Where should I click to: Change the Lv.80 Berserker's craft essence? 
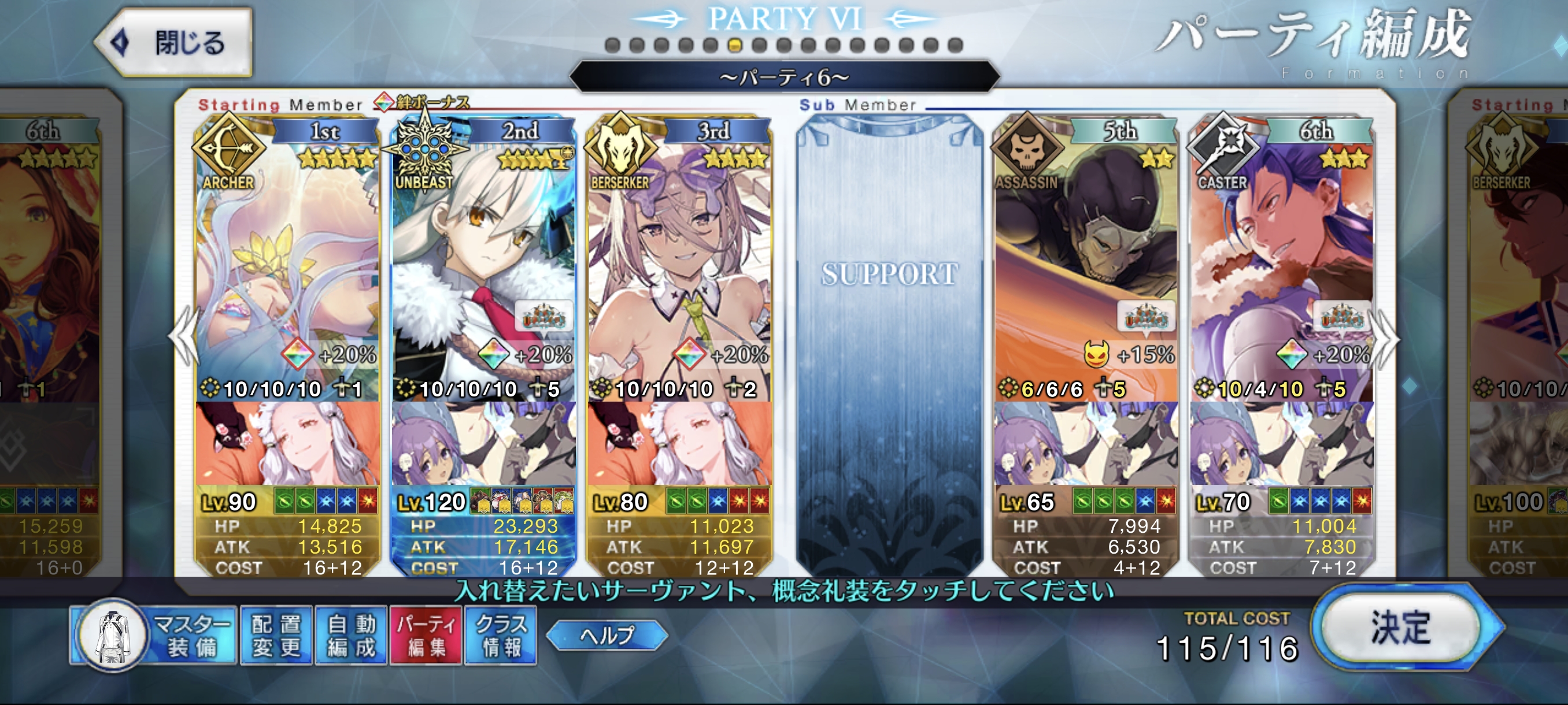[679, 443]
